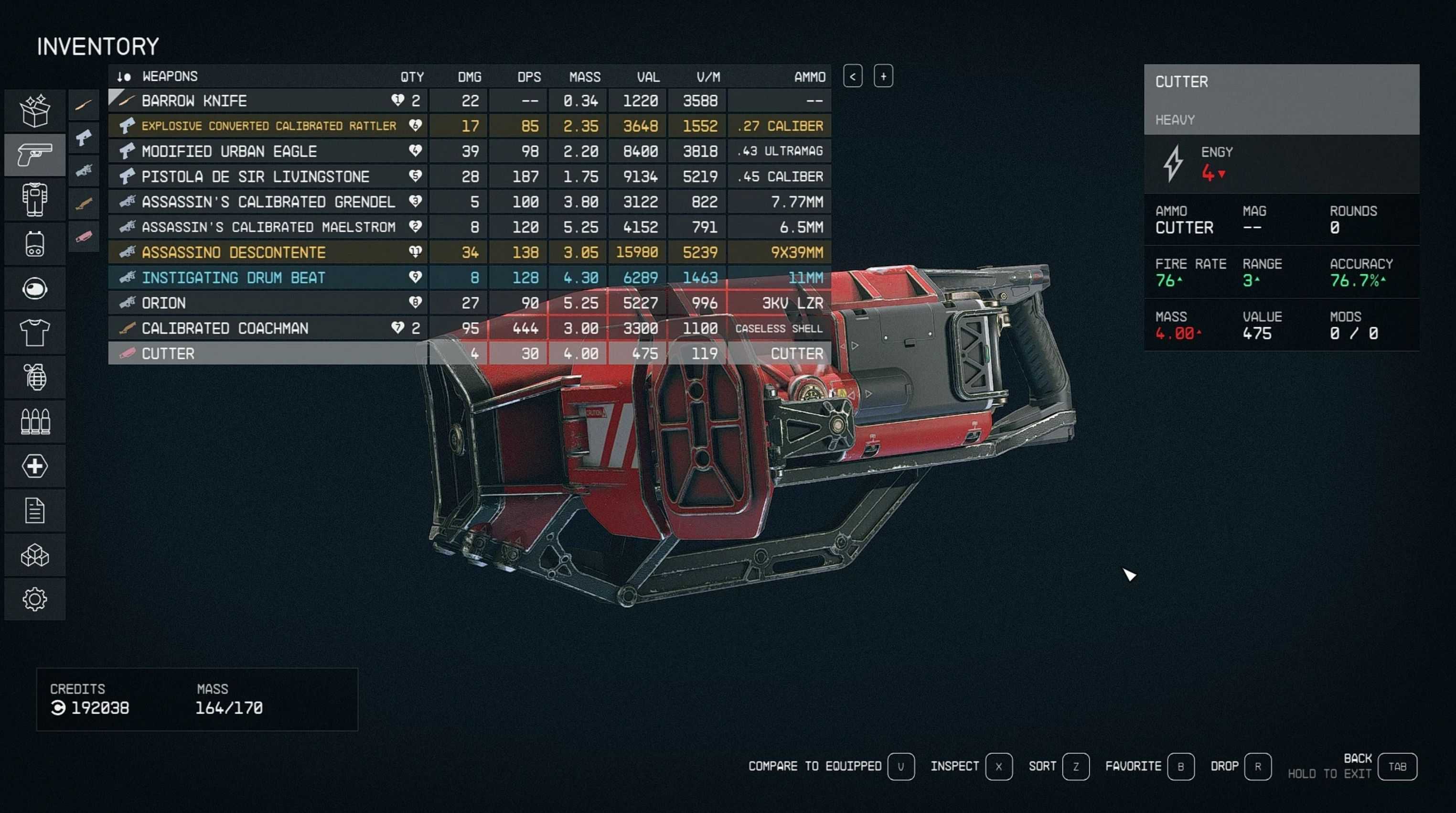Viewport: 1456px width, 813px height.
Task: Sort the list by VAL column
Action: click(x=648, y=77)
